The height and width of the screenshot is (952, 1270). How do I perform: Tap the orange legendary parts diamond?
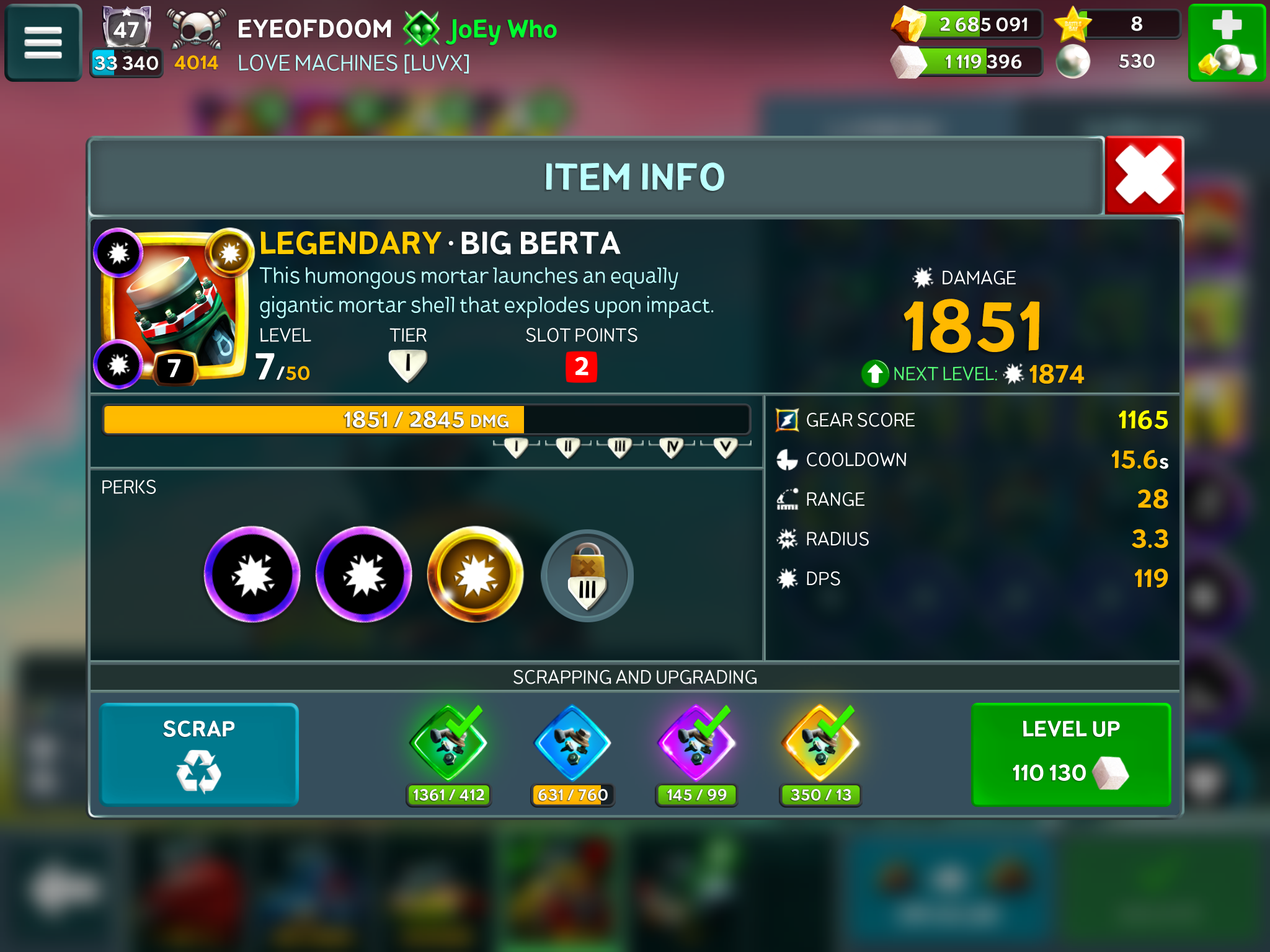(x=820, y=744)
